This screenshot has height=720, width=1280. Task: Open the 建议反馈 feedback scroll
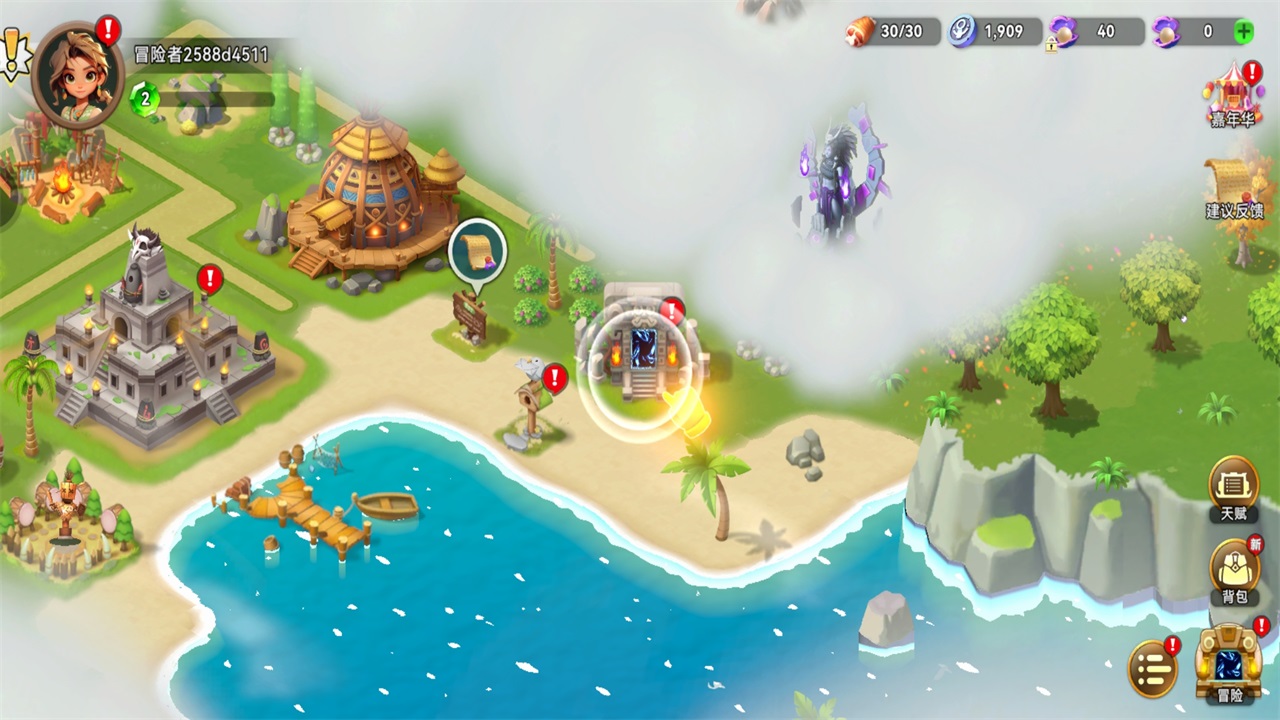coord(1233,186)
